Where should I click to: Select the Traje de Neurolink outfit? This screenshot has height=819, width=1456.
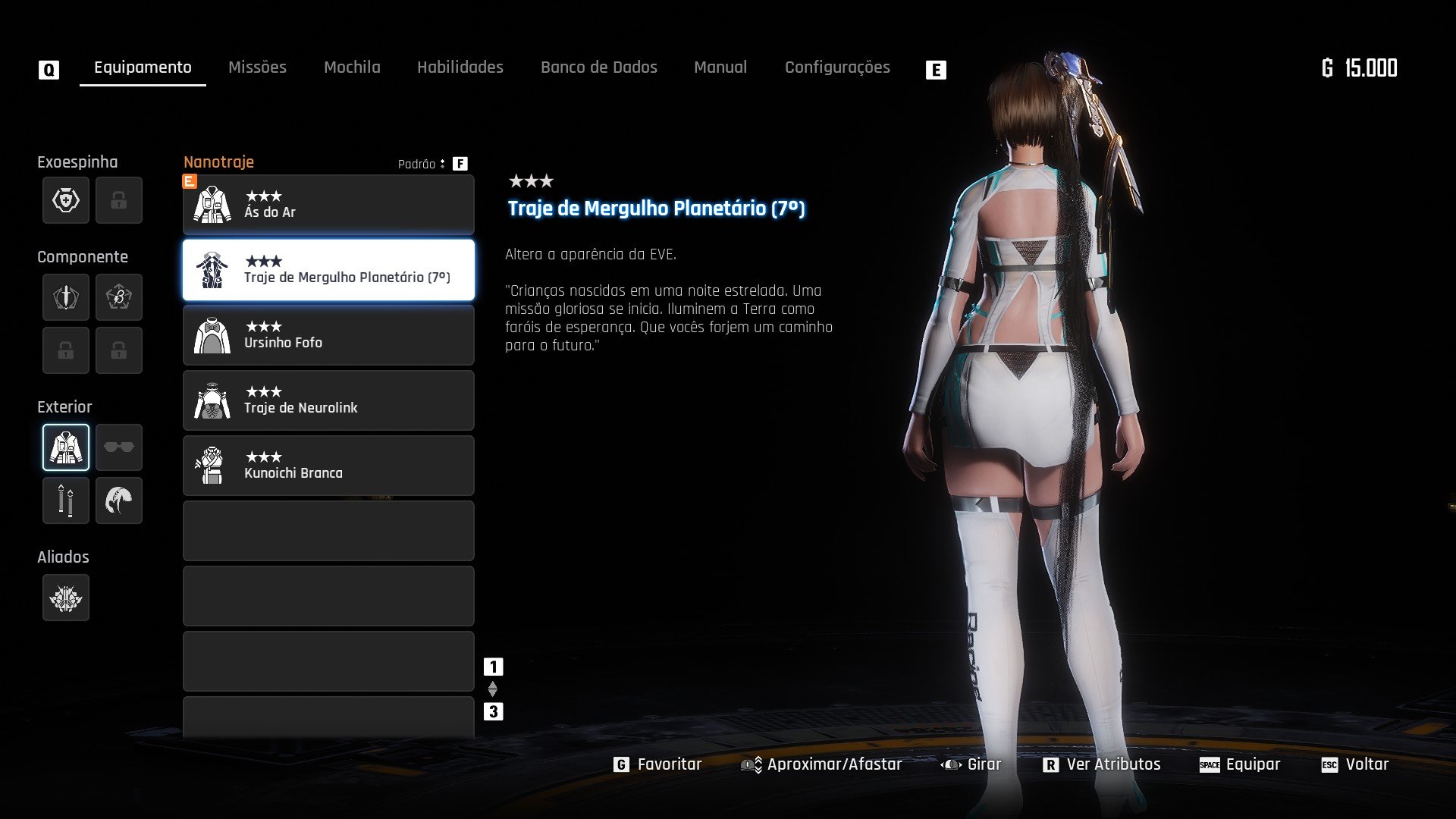click(328, 400)
